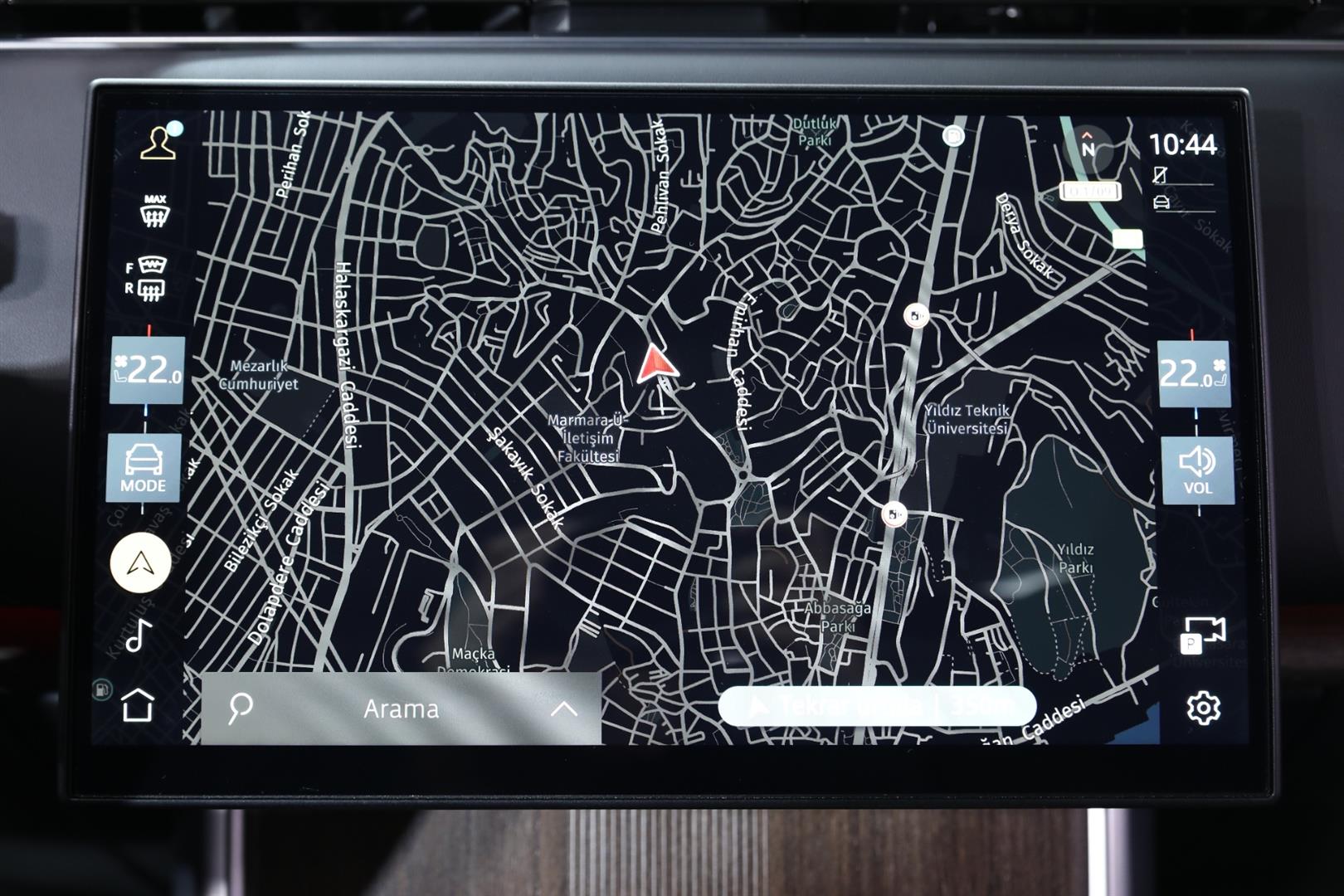Tap the left 22.0 temperature control

[148, 370]
